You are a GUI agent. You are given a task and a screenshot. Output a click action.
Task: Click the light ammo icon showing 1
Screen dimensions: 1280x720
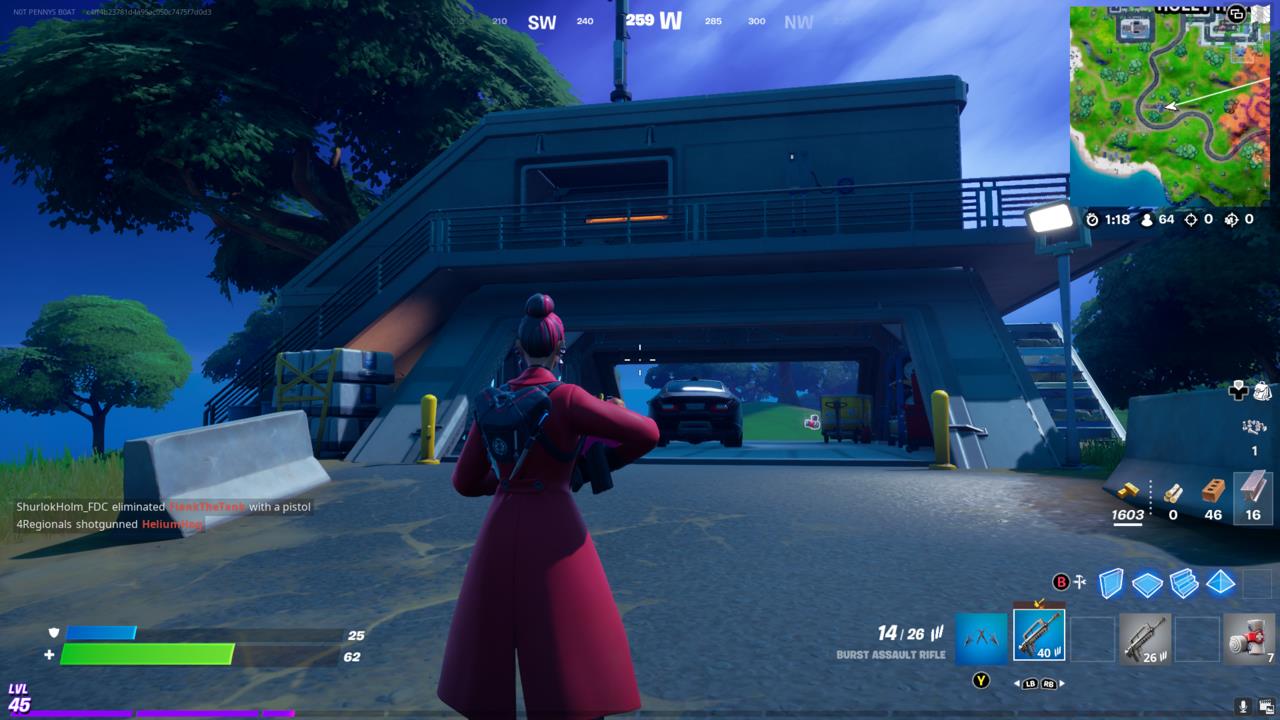1255,426
